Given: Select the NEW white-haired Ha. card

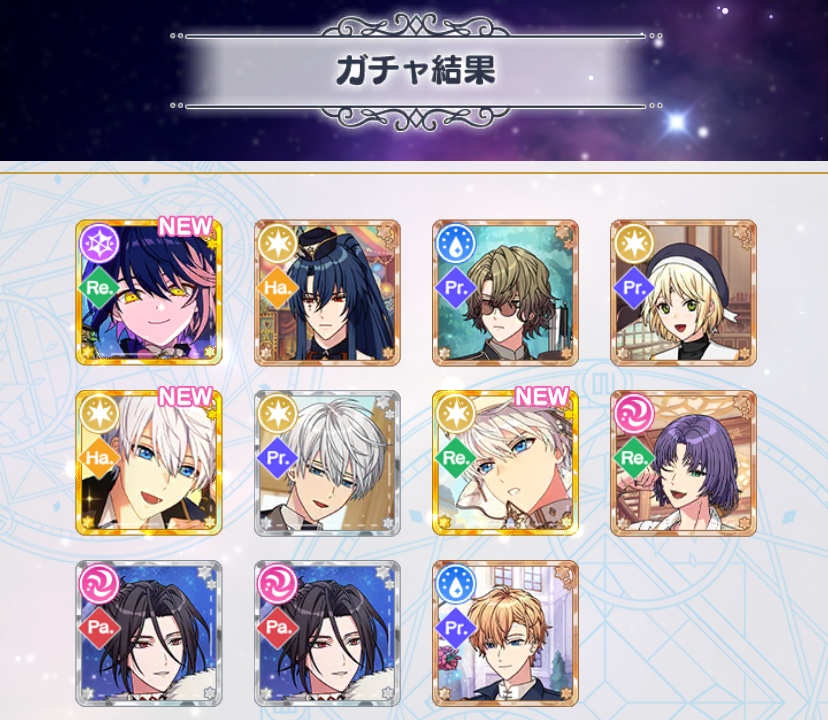Looking at the screenshot, I should pyautogui.click(x=149, y=462).
